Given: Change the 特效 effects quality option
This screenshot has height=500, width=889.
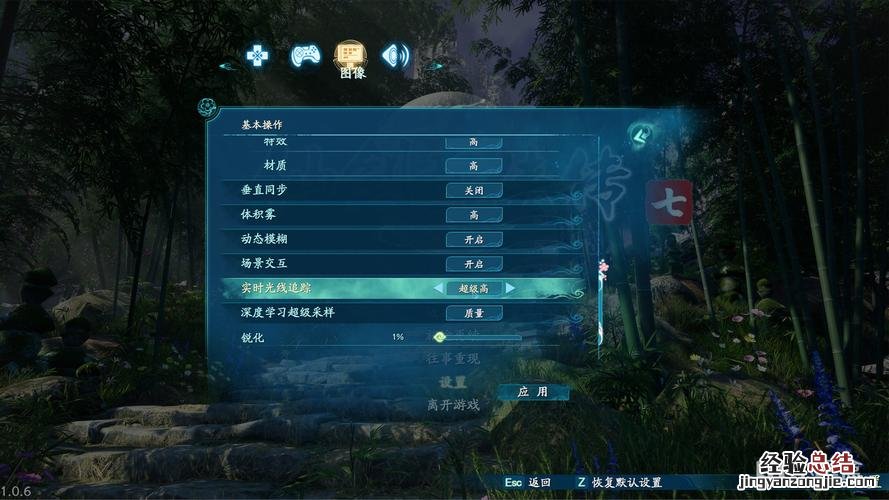Looking at the screenshot, I should [473, 142].
